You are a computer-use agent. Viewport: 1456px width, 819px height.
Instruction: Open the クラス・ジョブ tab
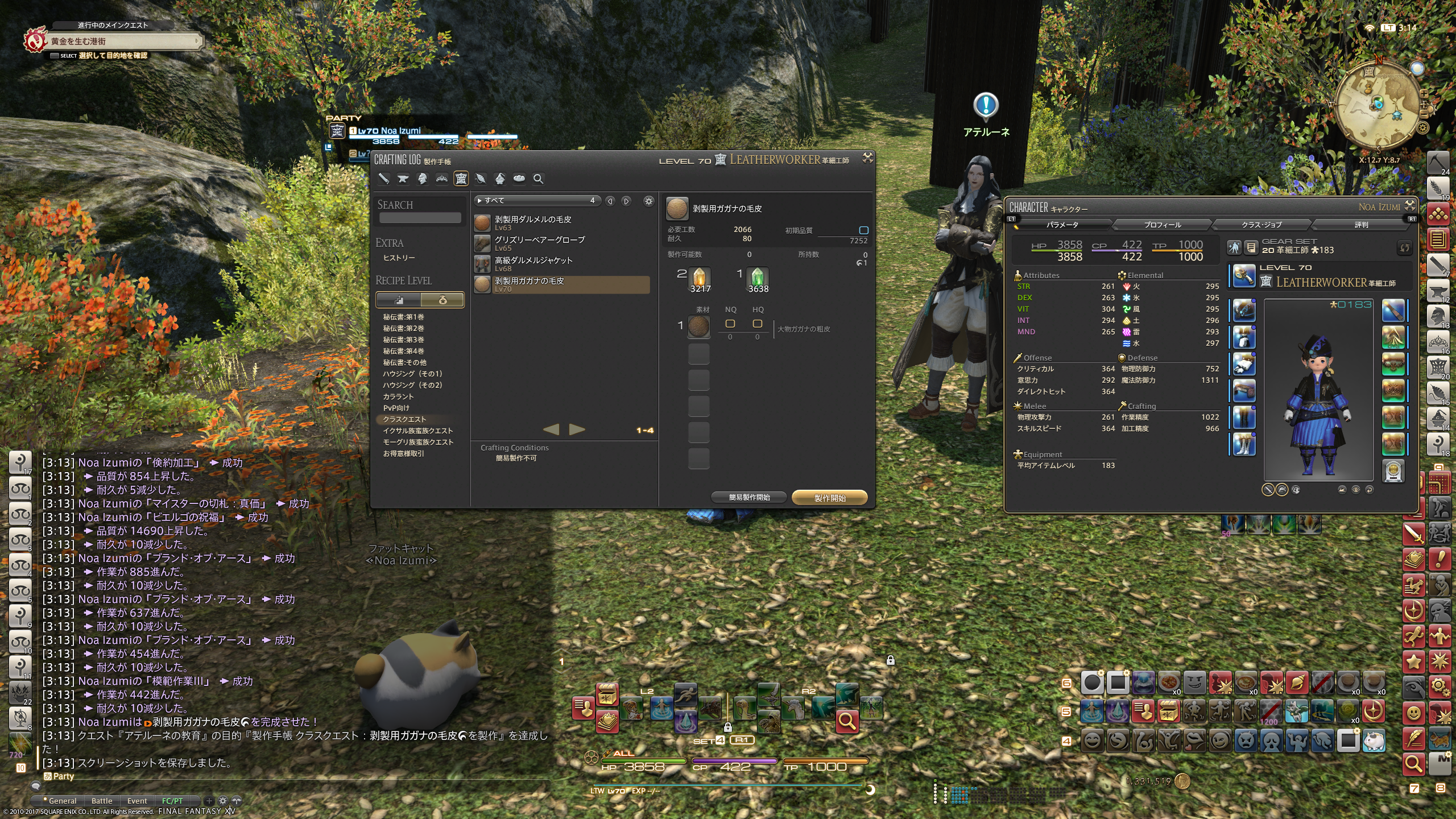click(1261, 225)
